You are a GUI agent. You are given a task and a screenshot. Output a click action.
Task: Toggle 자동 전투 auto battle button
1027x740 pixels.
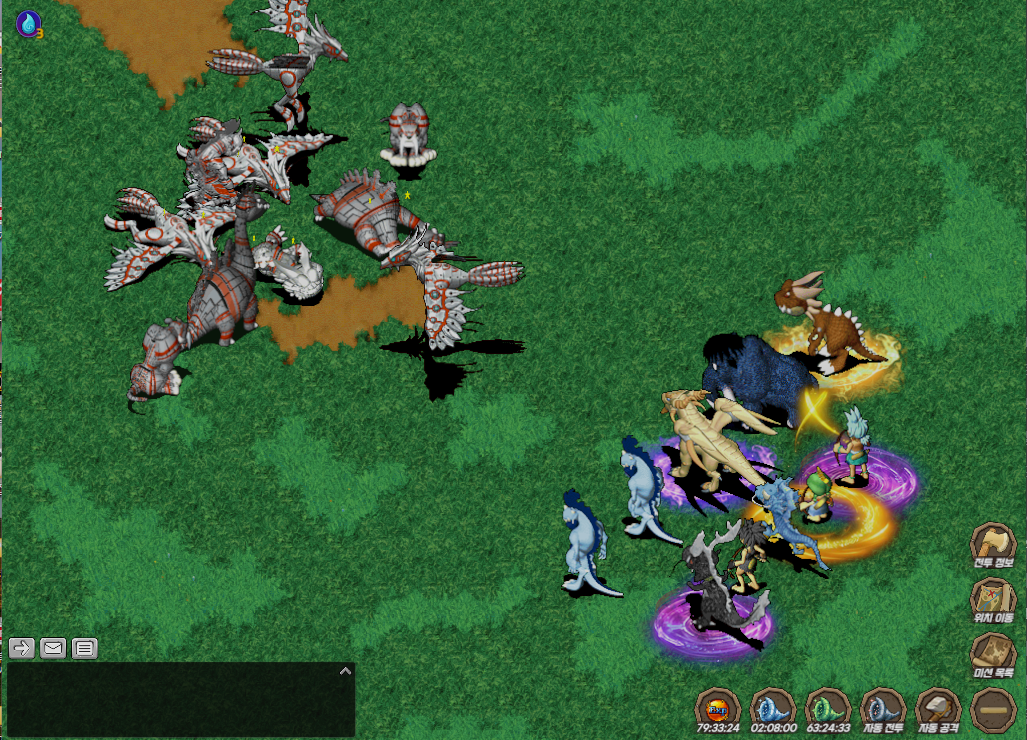coord(883,709)
